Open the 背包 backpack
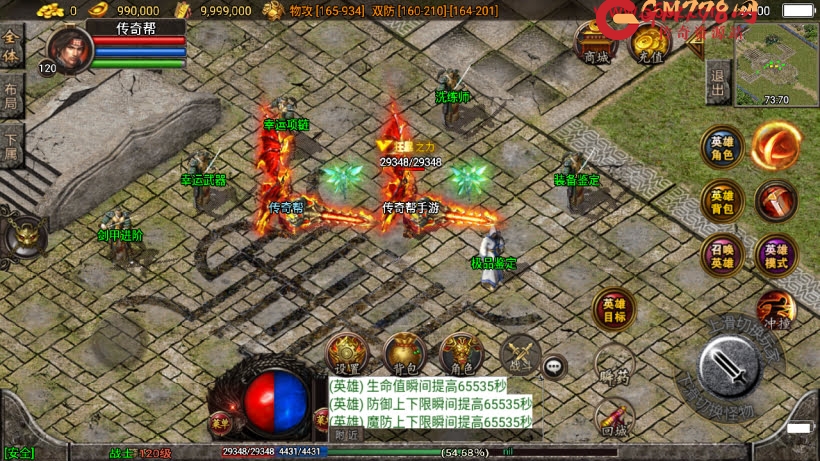Viewport: 820px width, 461px height. (404, 354)
